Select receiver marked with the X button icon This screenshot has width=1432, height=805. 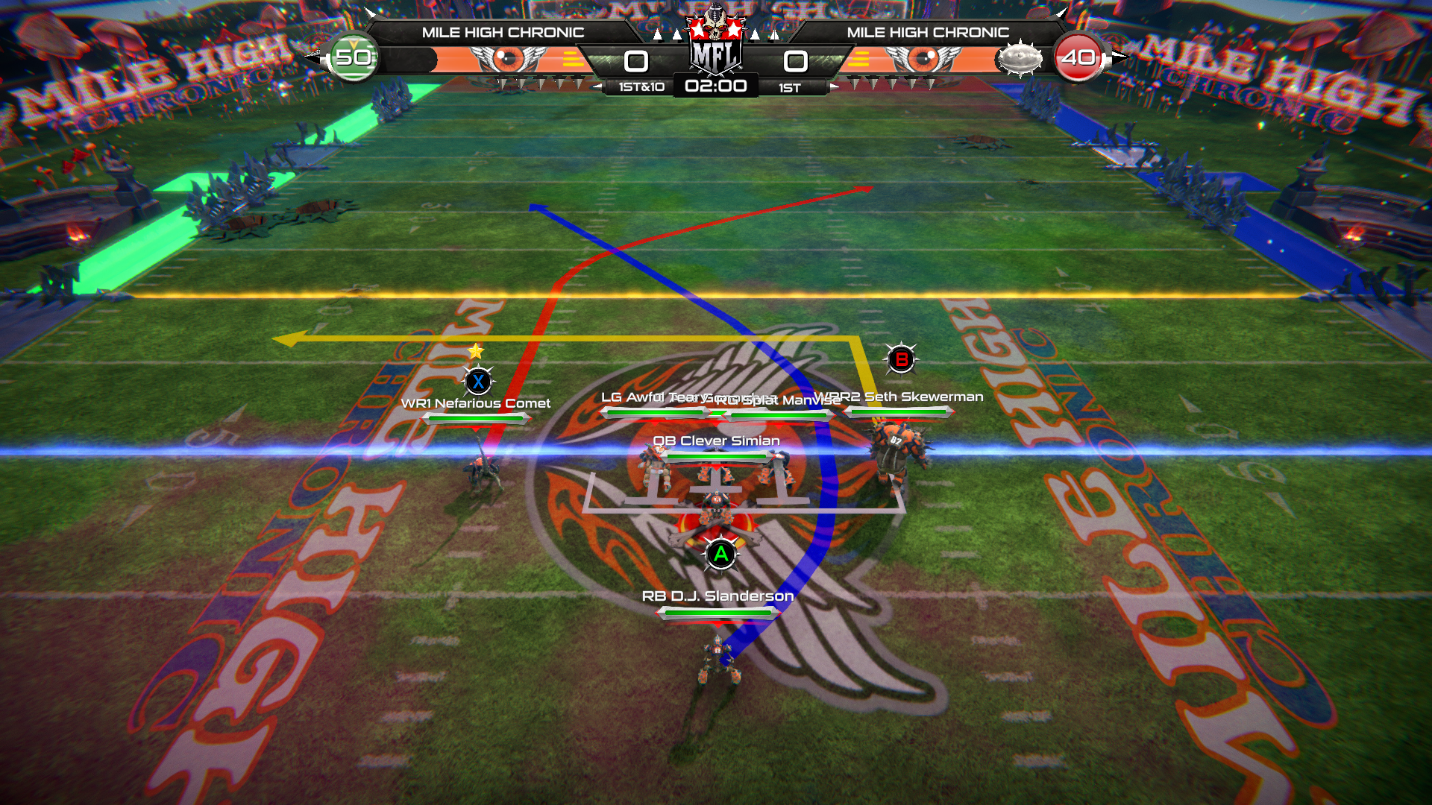pos(477,379)
